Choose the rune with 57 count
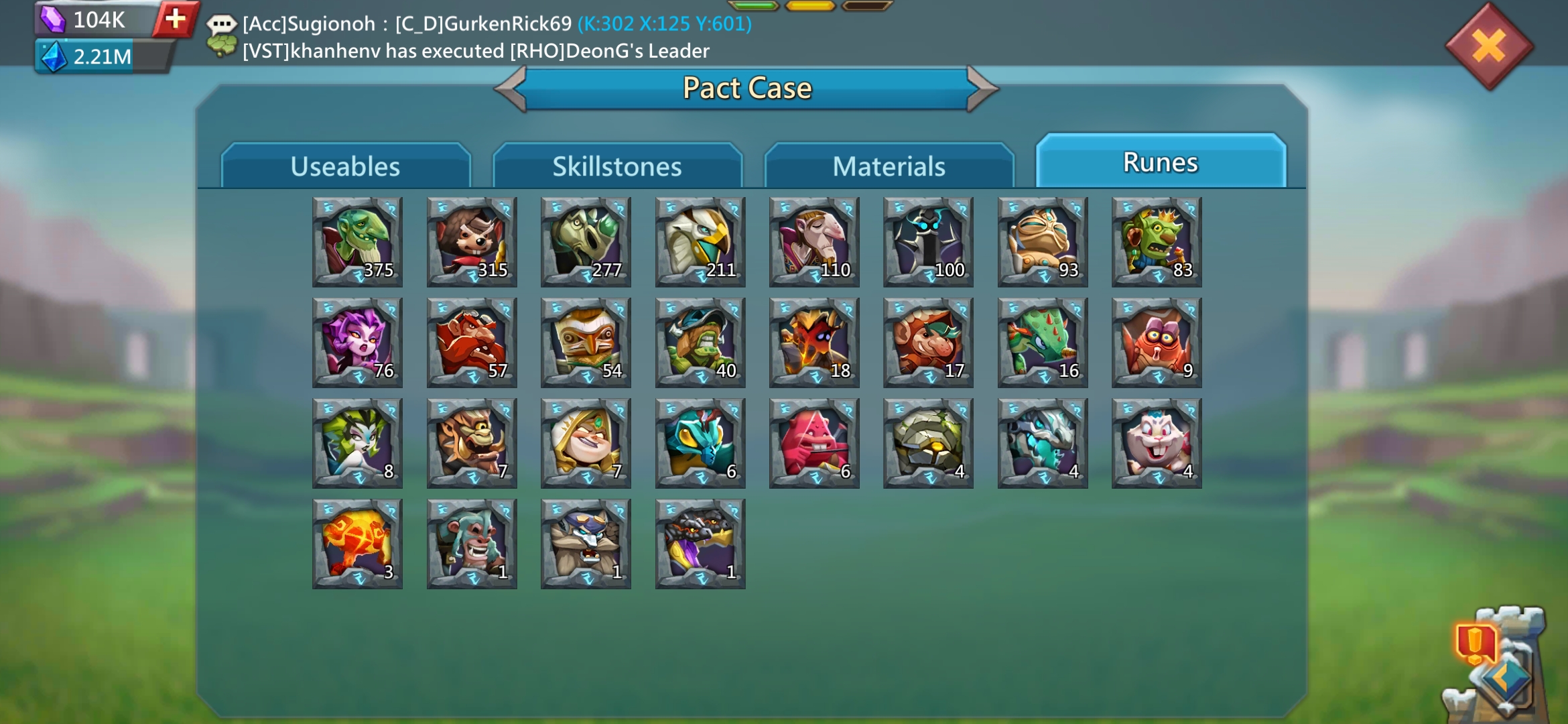The image size is (1568, 724). (472, 343)
